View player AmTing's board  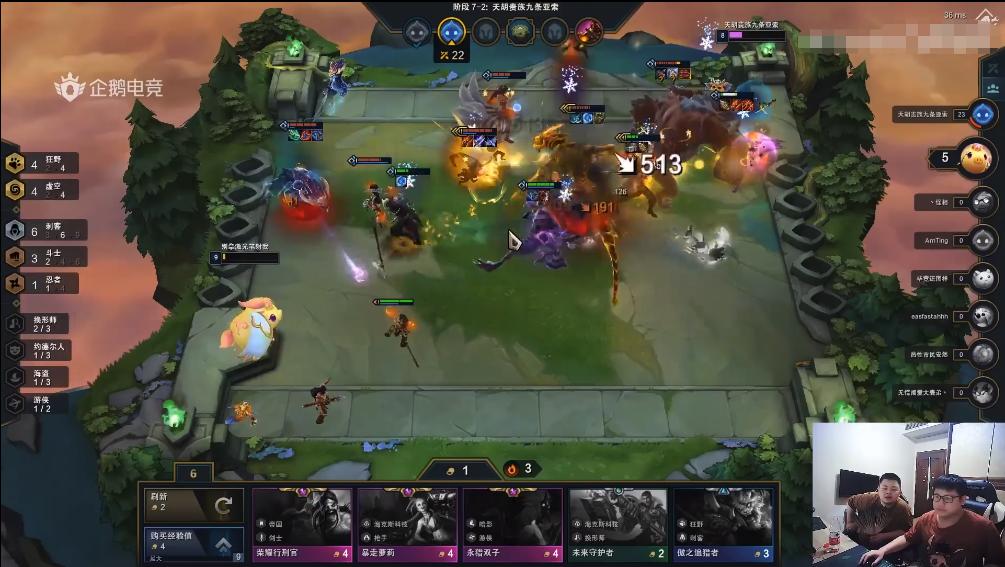pos(982,240)
